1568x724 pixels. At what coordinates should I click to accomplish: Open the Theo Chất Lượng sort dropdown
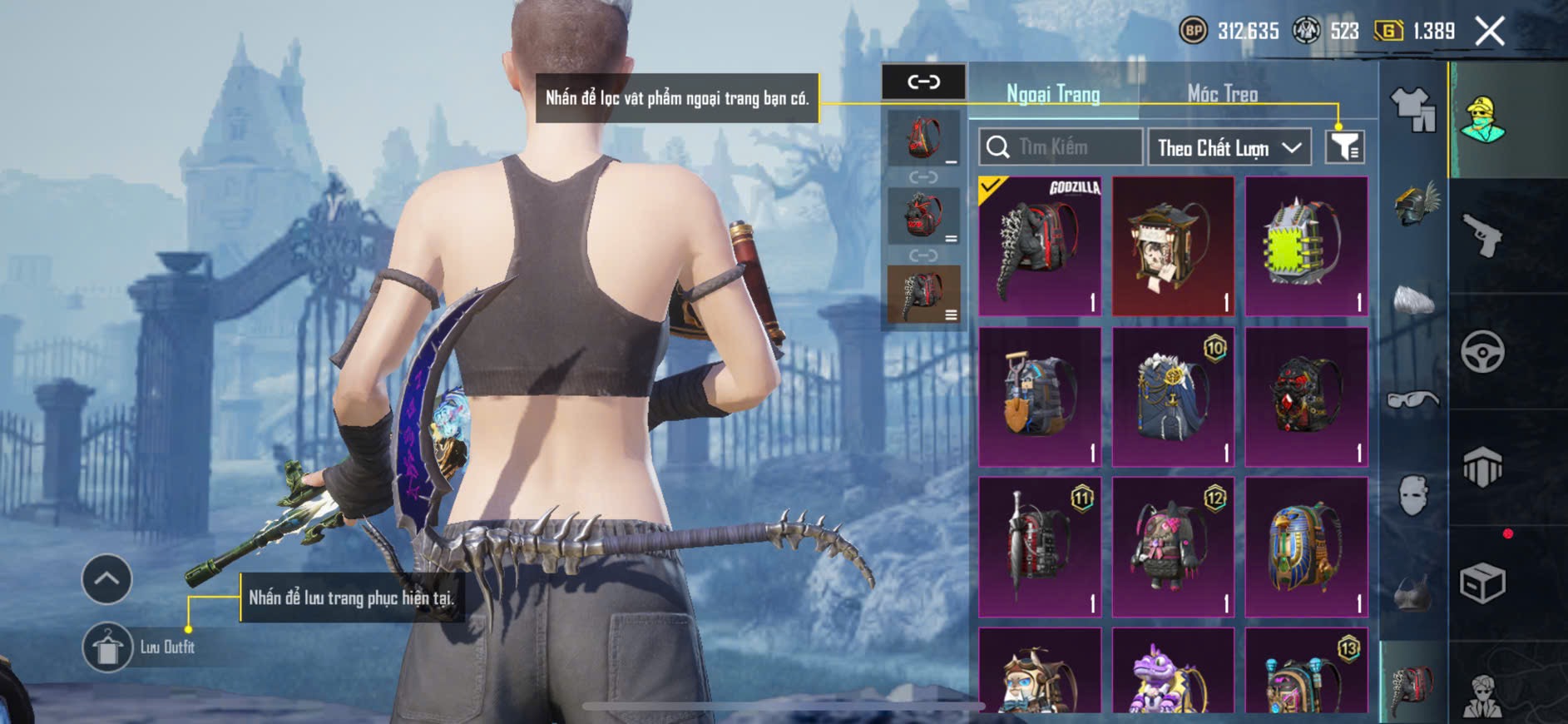[x=1229, y=147]
